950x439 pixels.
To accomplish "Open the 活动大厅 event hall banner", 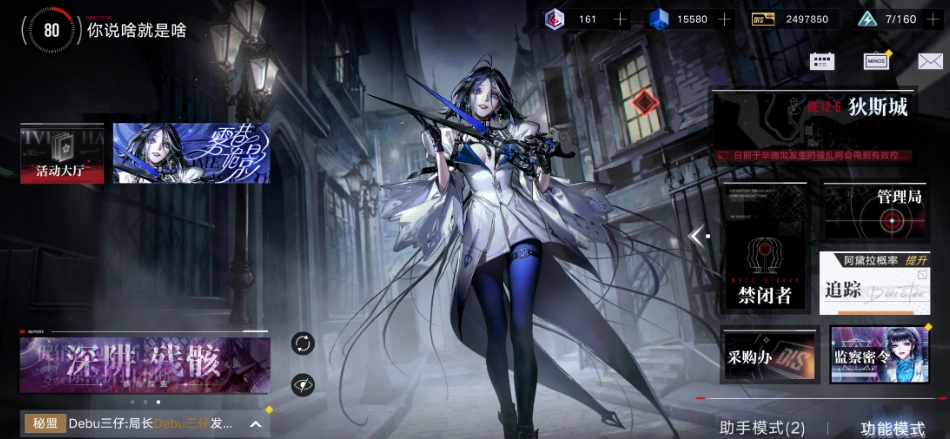I will tap(62, 154).
